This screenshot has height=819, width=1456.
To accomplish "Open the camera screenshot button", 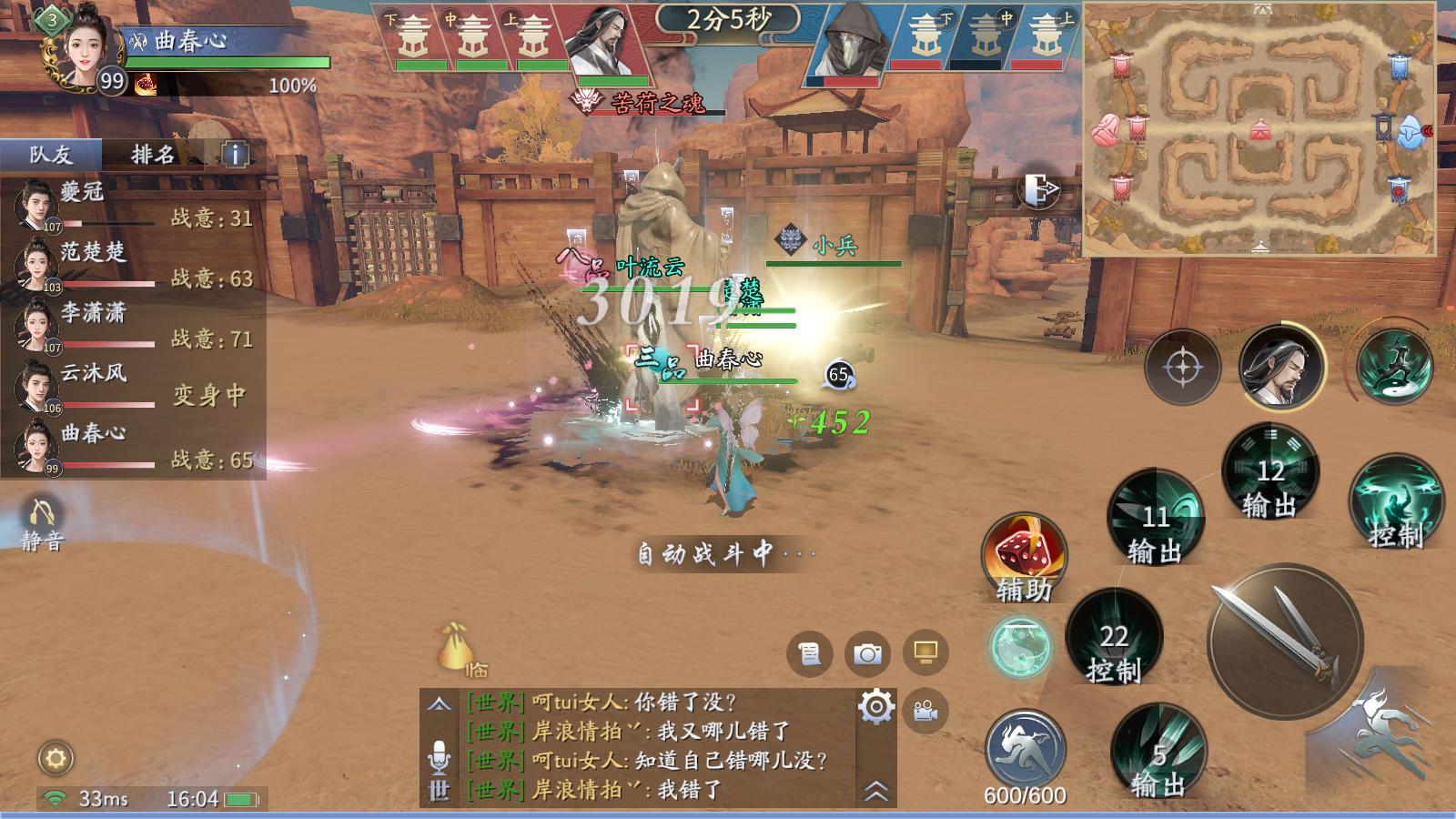I will click(x=867, y=653).
